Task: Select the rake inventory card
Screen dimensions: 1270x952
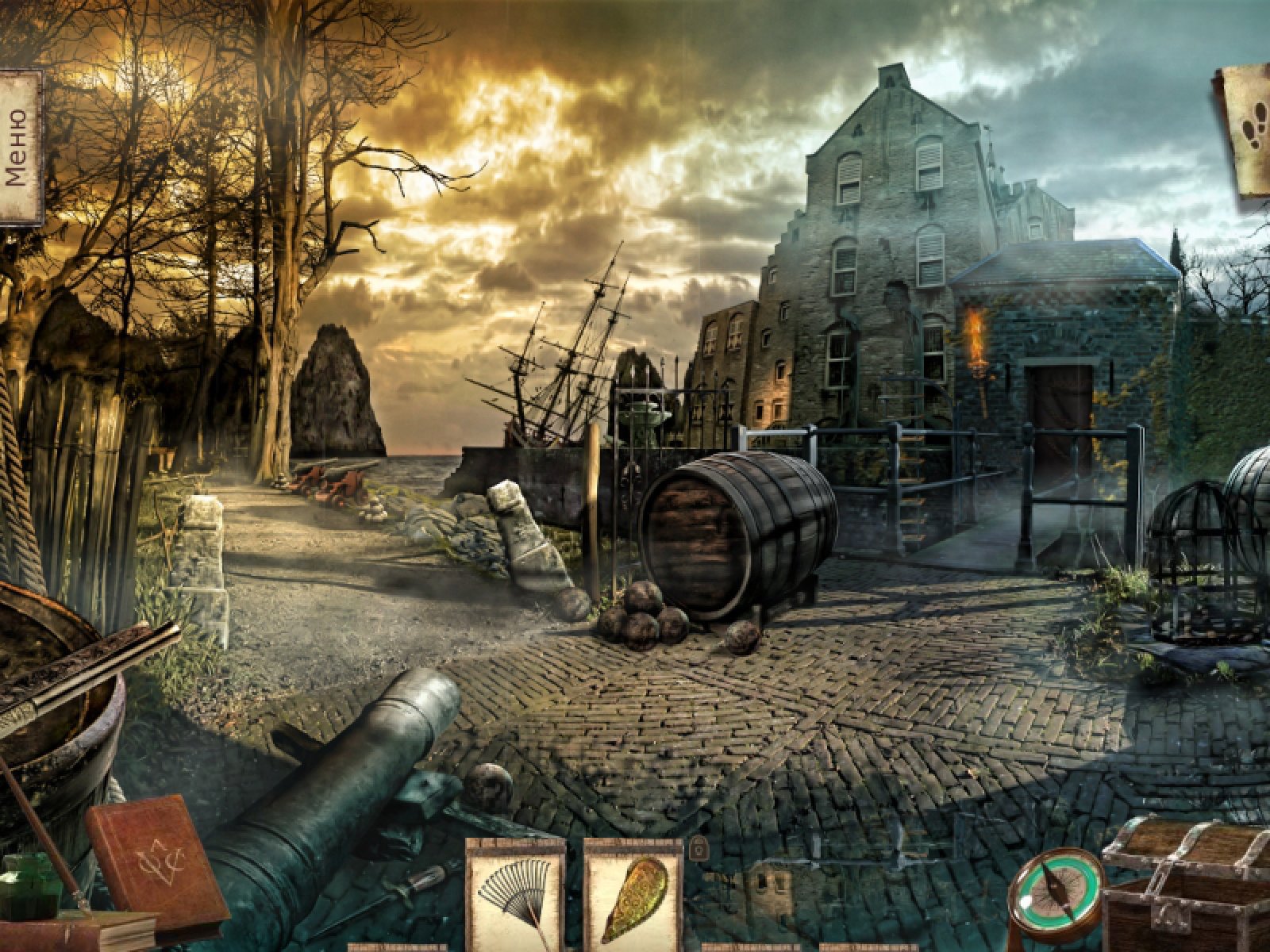Action: (514, 895)
